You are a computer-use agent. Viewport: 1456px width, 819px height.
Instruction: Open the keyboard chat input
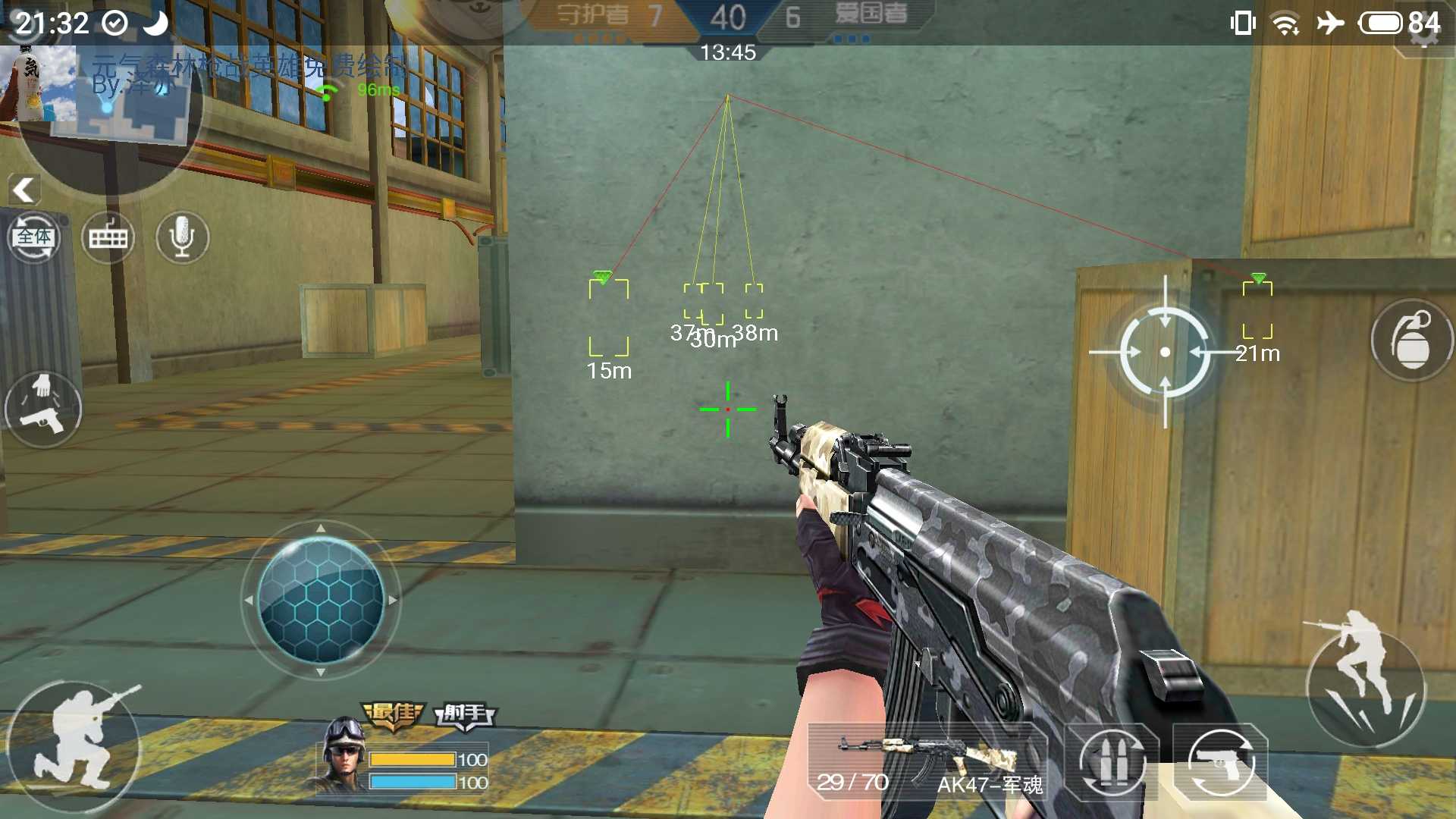[108, 238]
